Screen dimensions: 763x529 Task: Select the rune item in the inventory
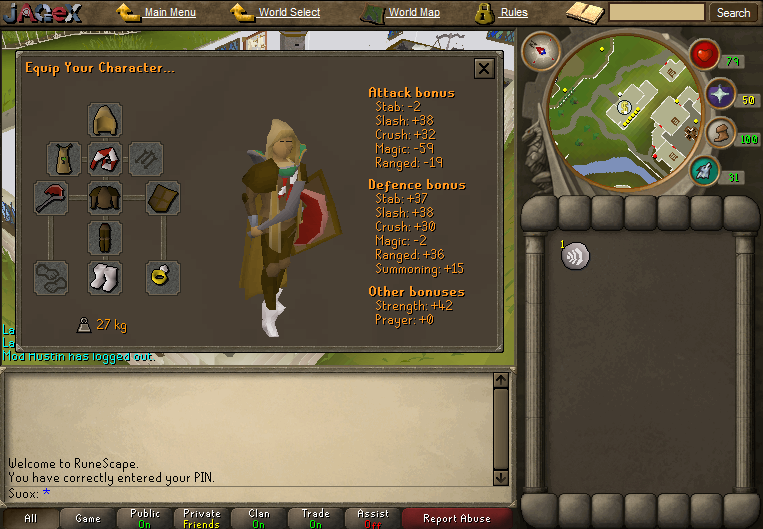575,256
